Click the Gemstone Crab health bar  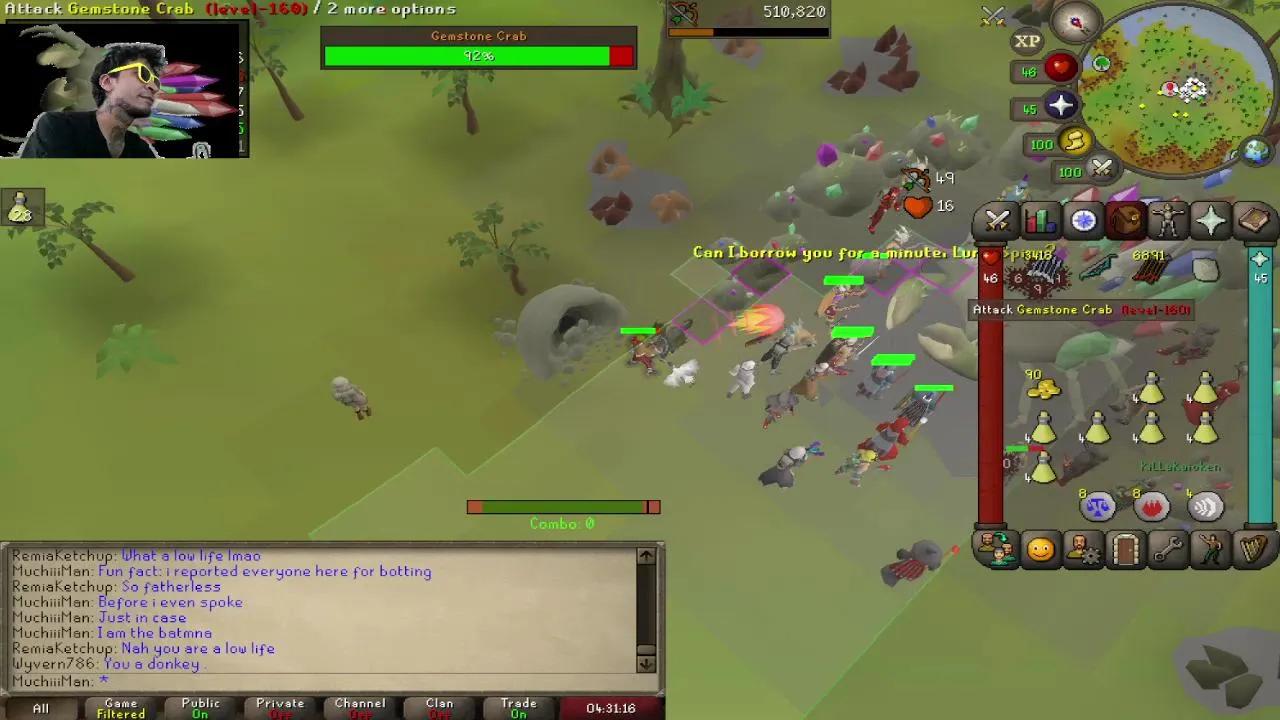pyautogui.click(x=478, y=56)
